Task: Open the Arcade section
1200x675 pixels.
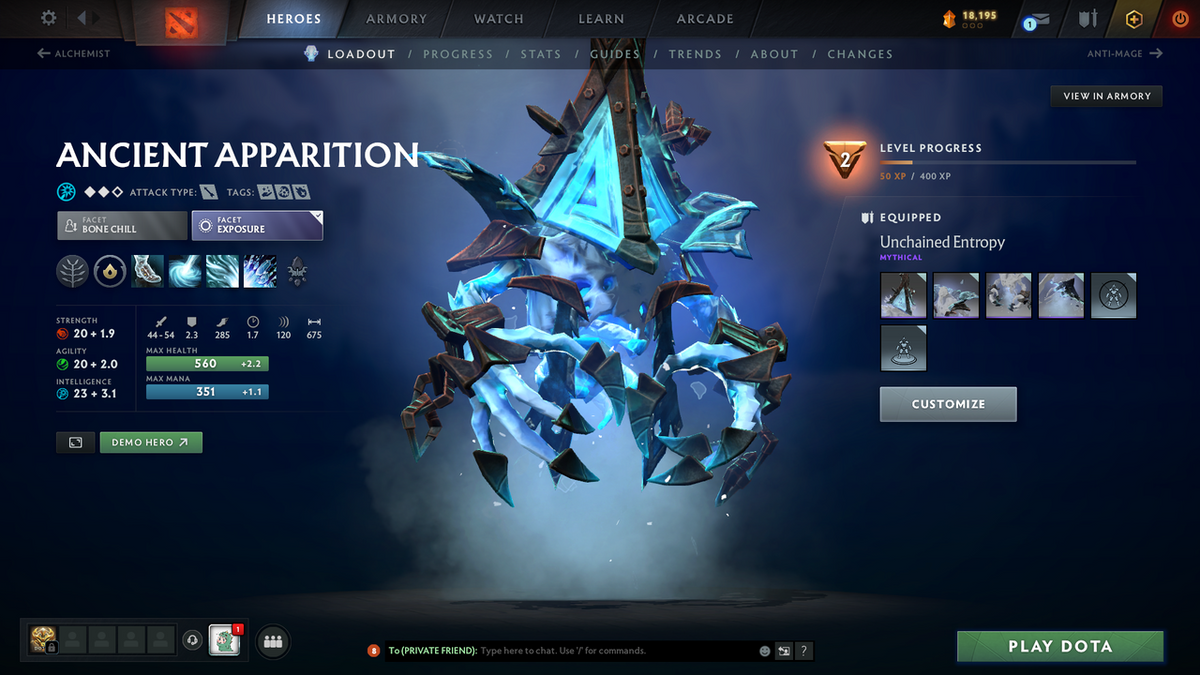Action: [705, 19]
